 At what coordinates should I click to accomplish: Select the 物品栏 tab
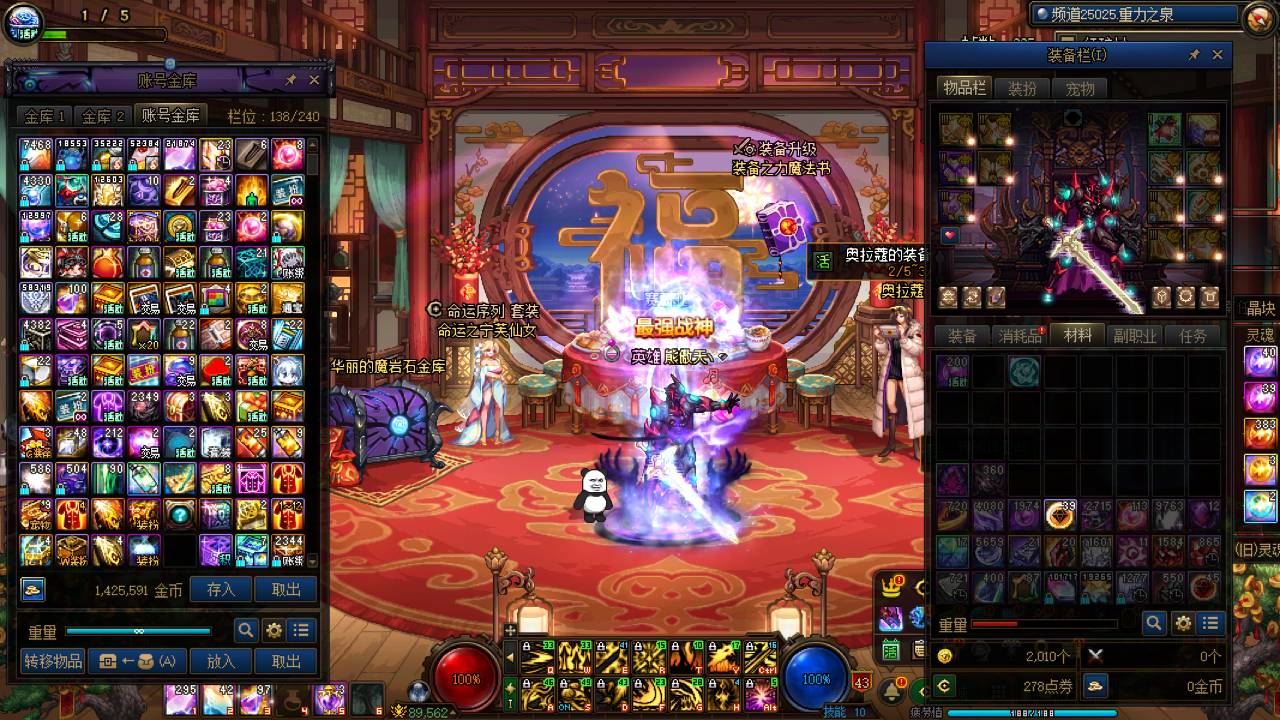pyautogui.click(x=964, y=89)
